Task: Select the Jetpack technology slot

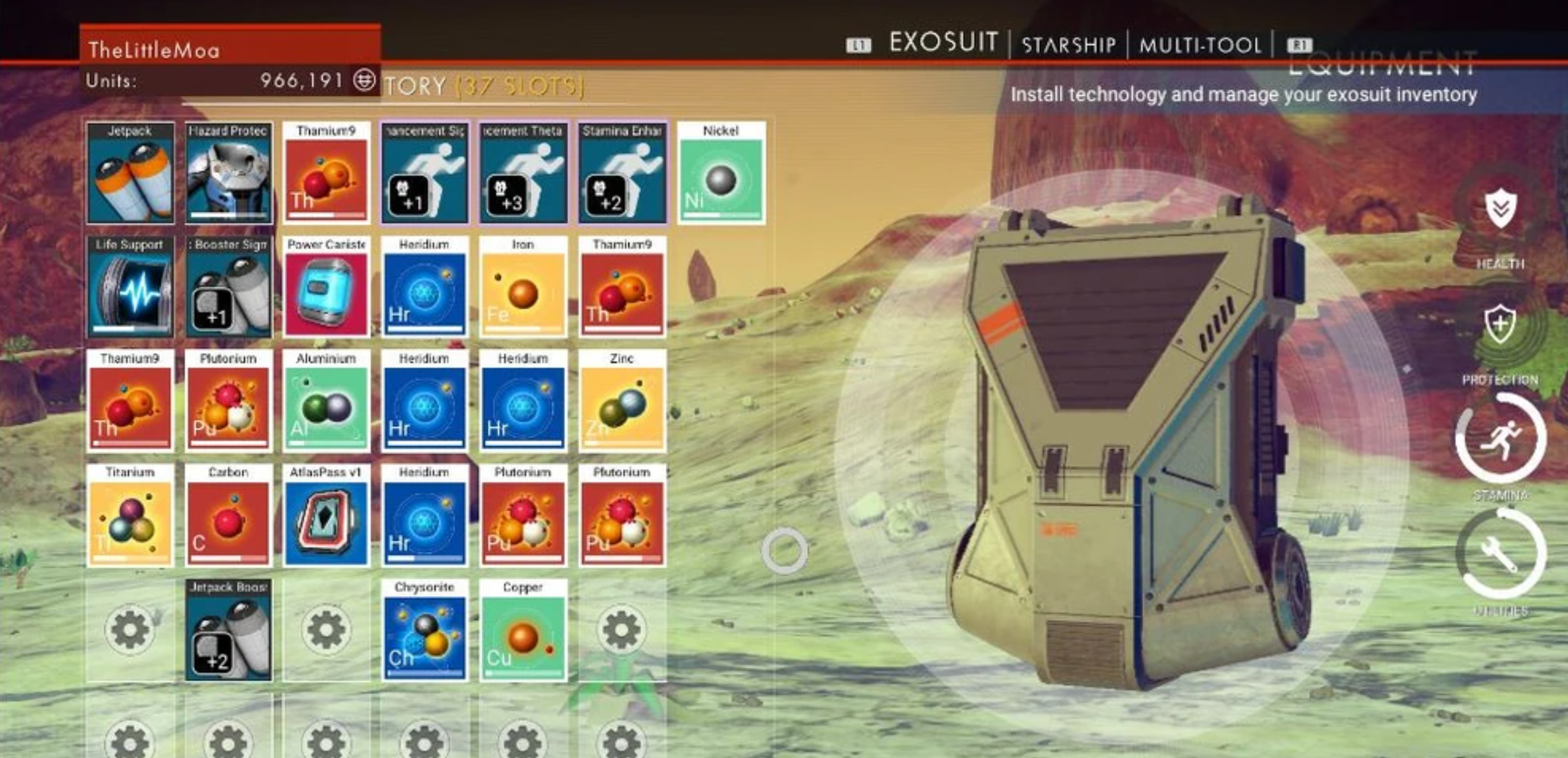Action: click(130, 173)
